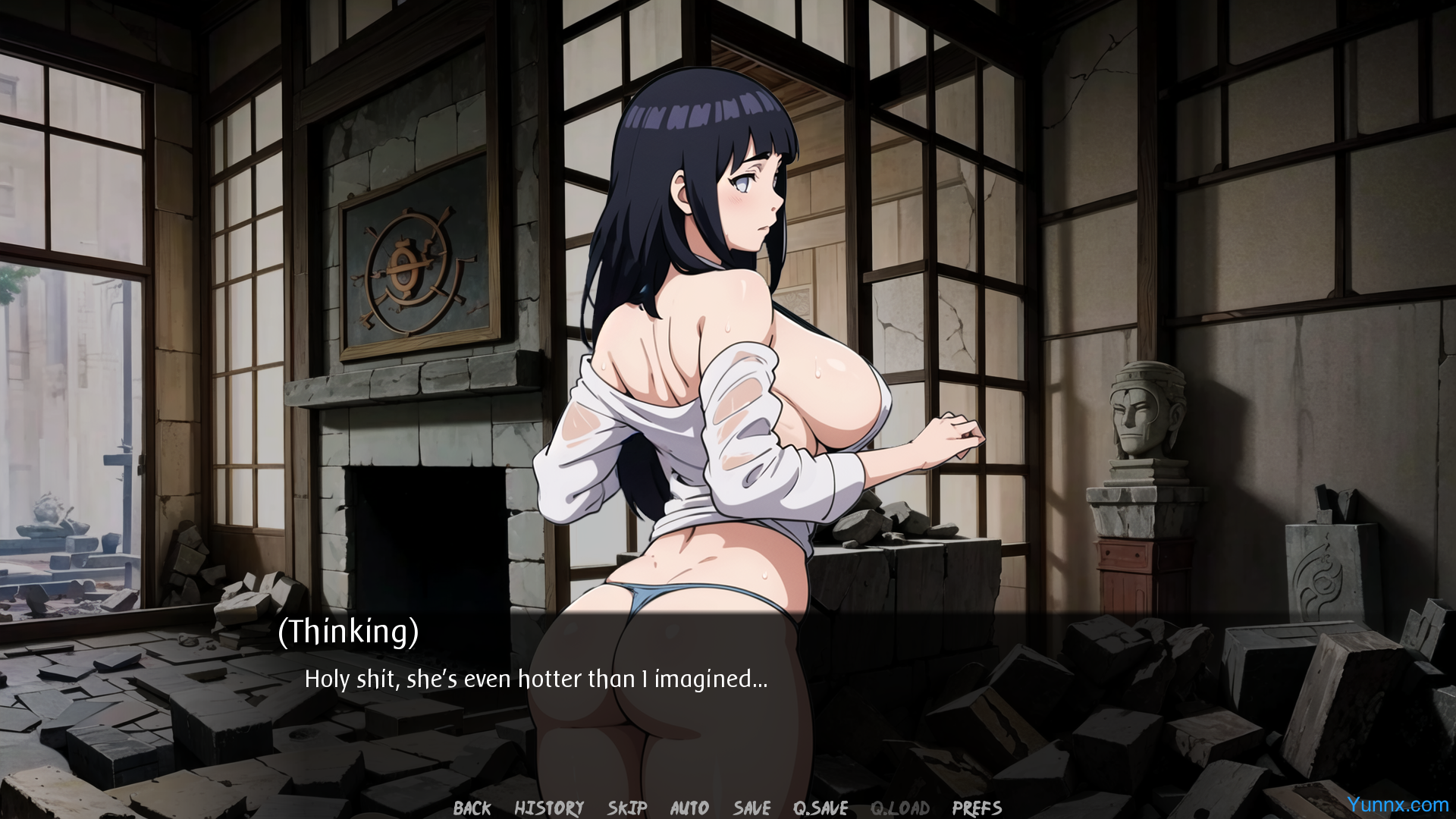Click PREFS to adjust game settings
Image resolution: width=1456 pixels, height=819 pixels.
975,808
